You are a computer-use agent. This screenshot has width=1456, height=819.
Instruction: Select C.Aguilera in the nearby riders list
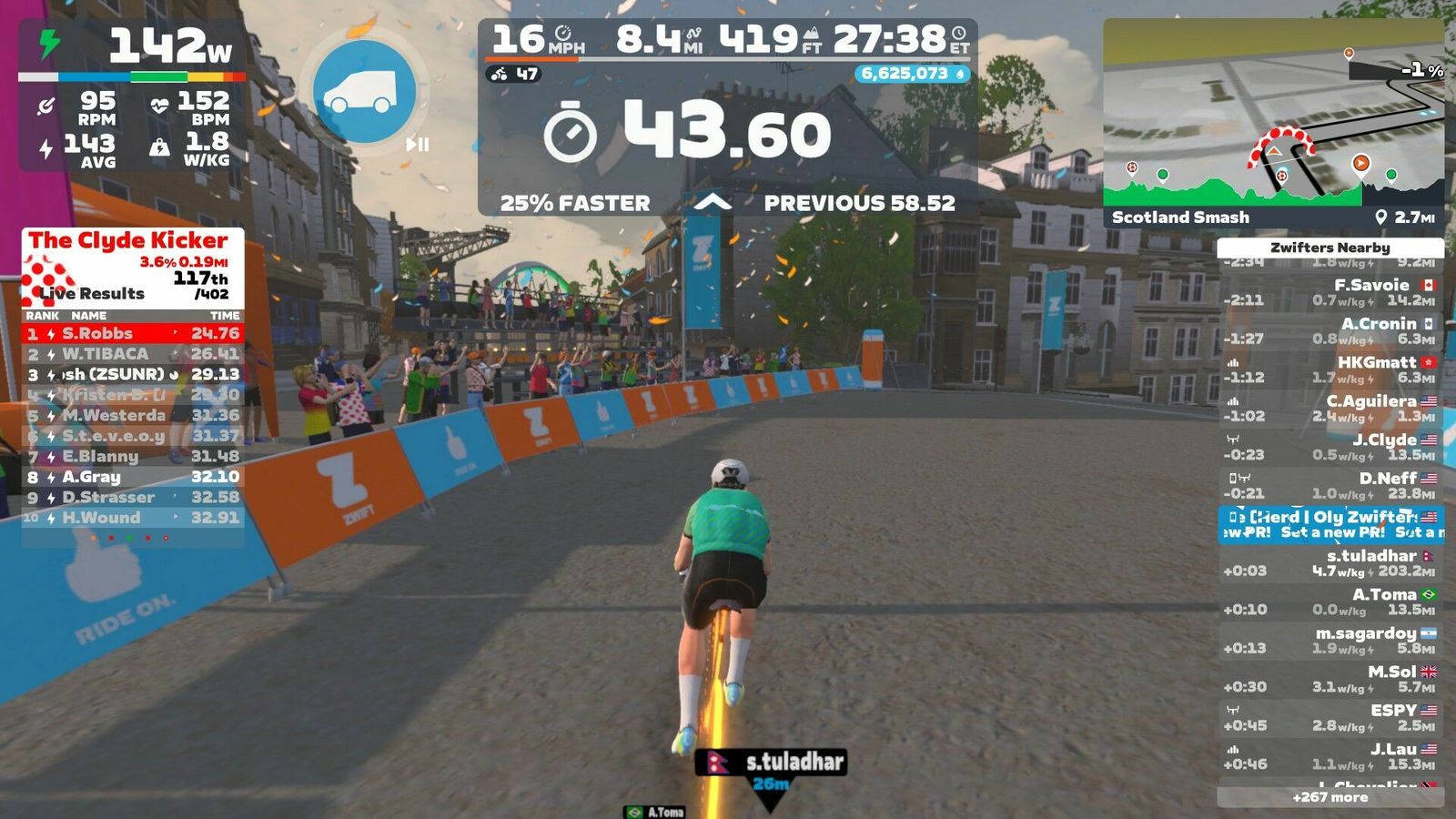[x=1330, y=409]
